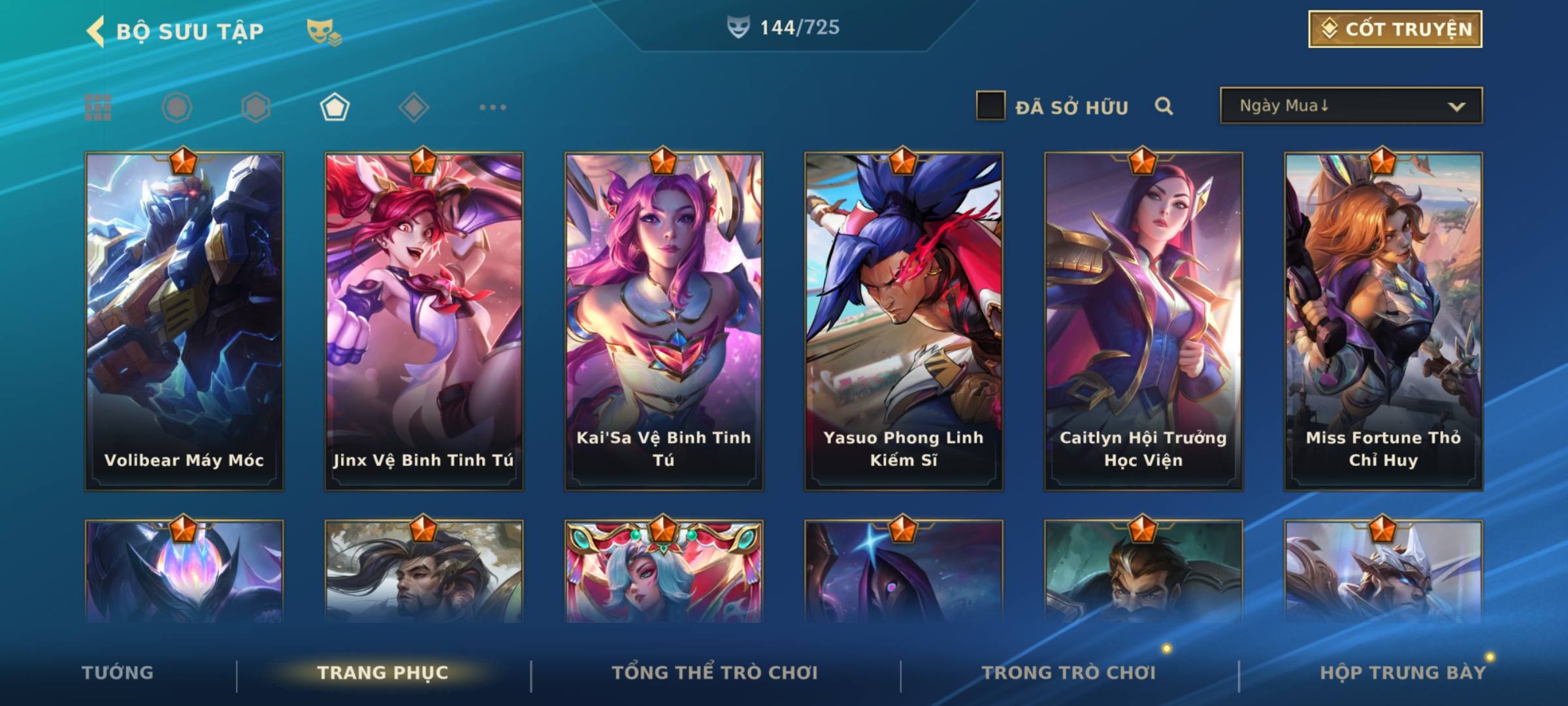Viewport: 1568px width, 706px height.
Task: Select the pentagon rarity filter
Action: click(x=335, y=107)
